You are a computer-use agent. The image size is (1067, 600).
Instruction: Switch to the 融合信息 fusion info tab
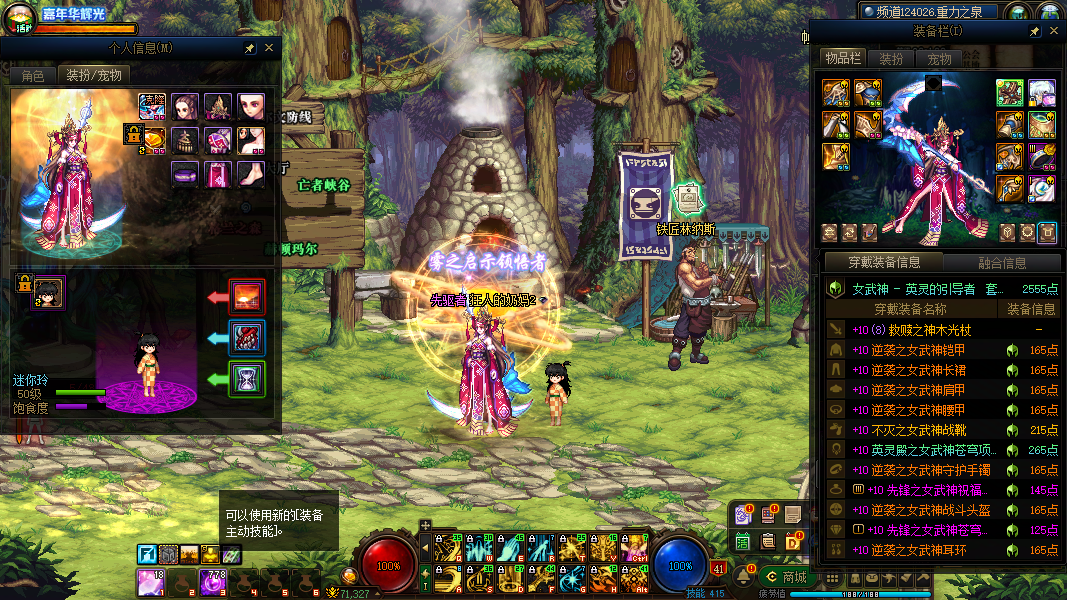1001,263
